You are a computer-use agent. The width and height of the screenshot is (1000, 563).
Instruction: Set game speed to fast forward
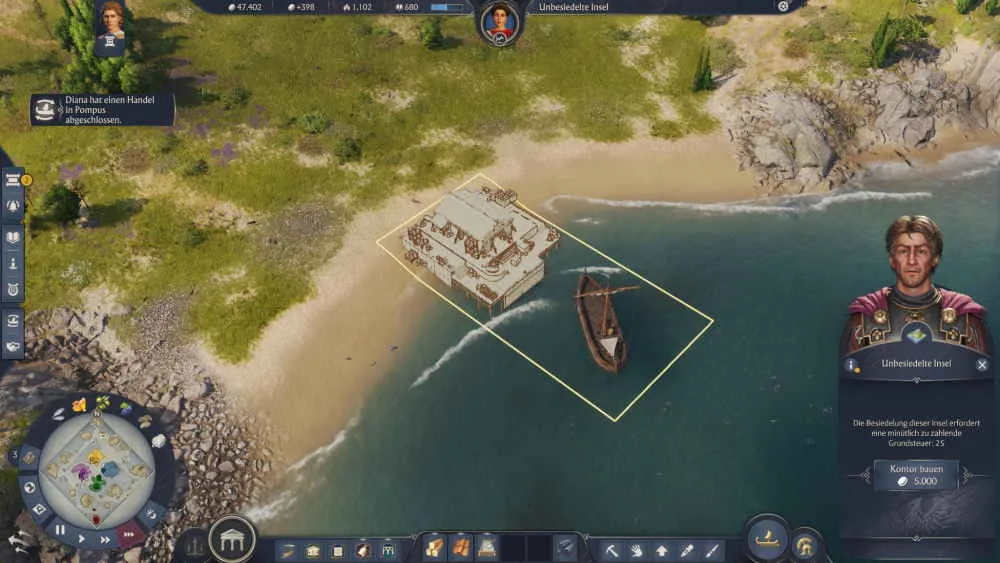point(106,538)
